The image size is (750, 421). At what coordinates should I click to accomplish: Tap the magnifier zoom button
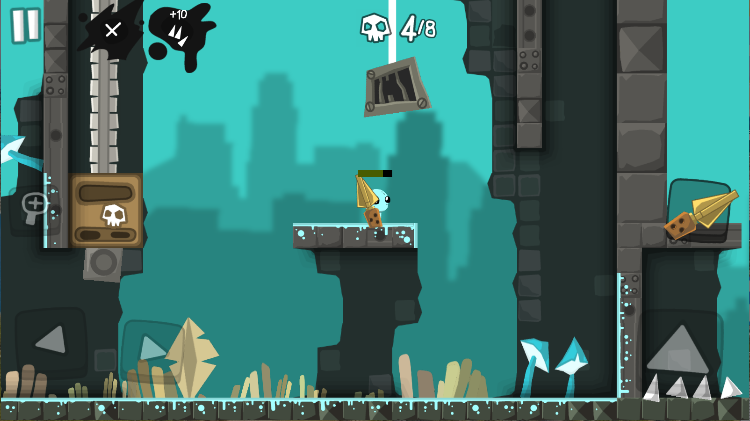click(33, 208)
